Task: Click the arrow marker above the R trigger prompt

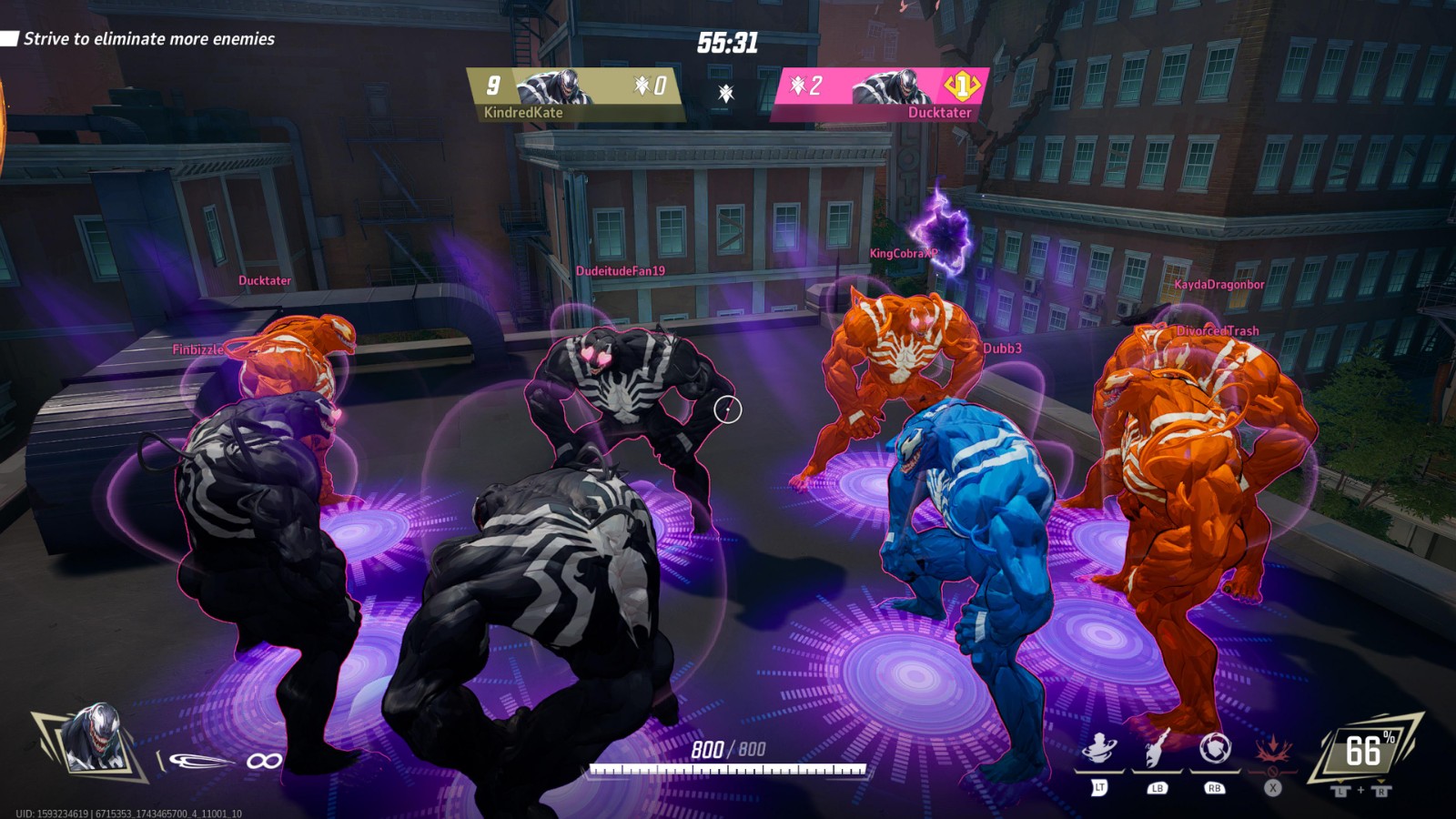Action: coord(1380,779)
